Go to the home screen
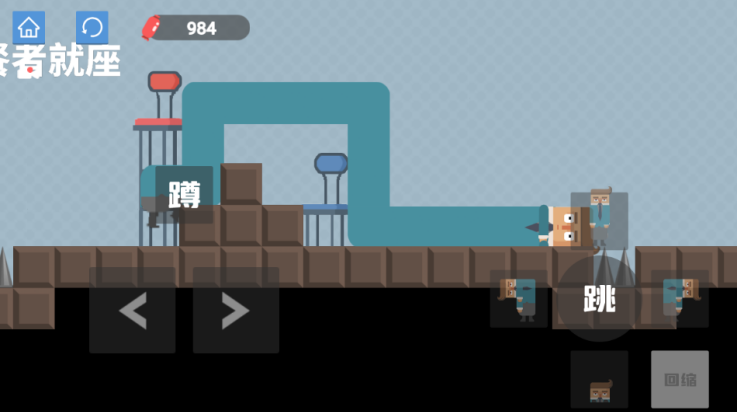Screen dimensions: 737x412 coord(29,28)
